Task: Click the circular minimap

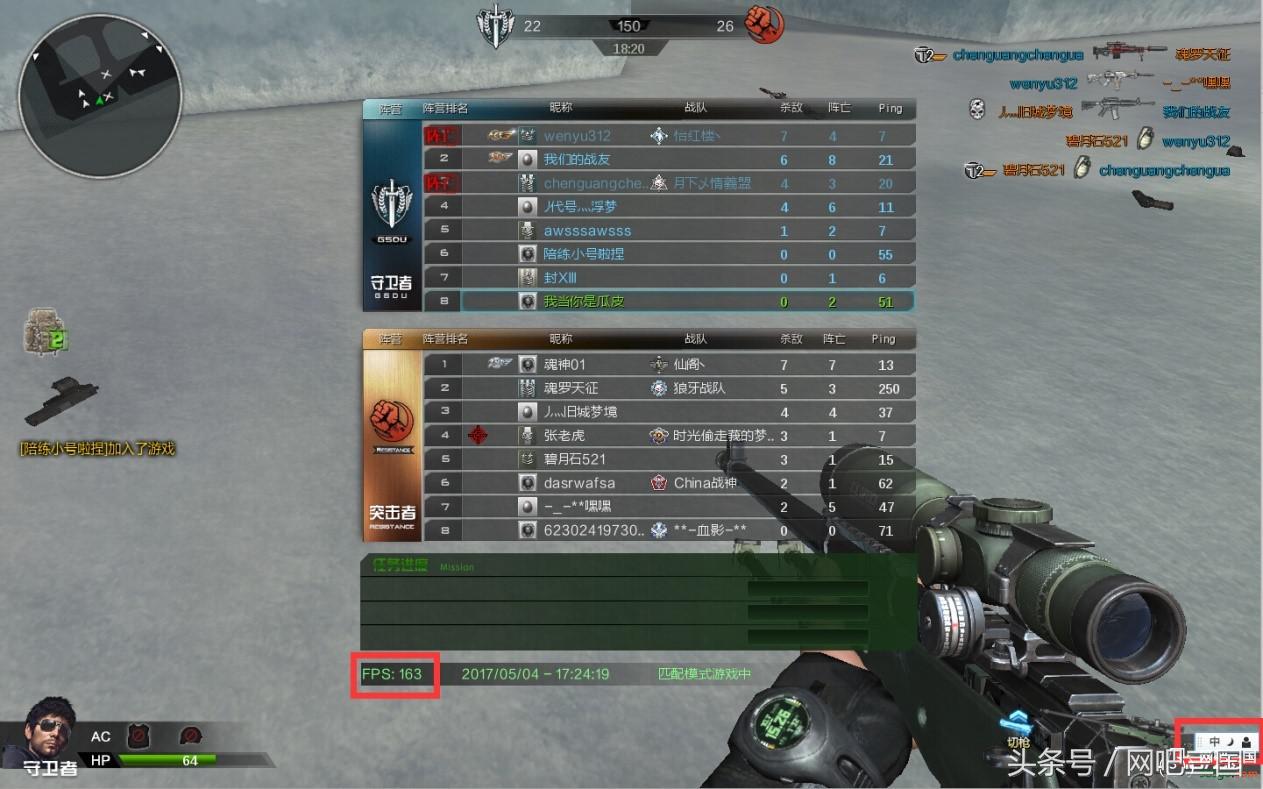Action: pyautogui.click(x=100, y=96)
